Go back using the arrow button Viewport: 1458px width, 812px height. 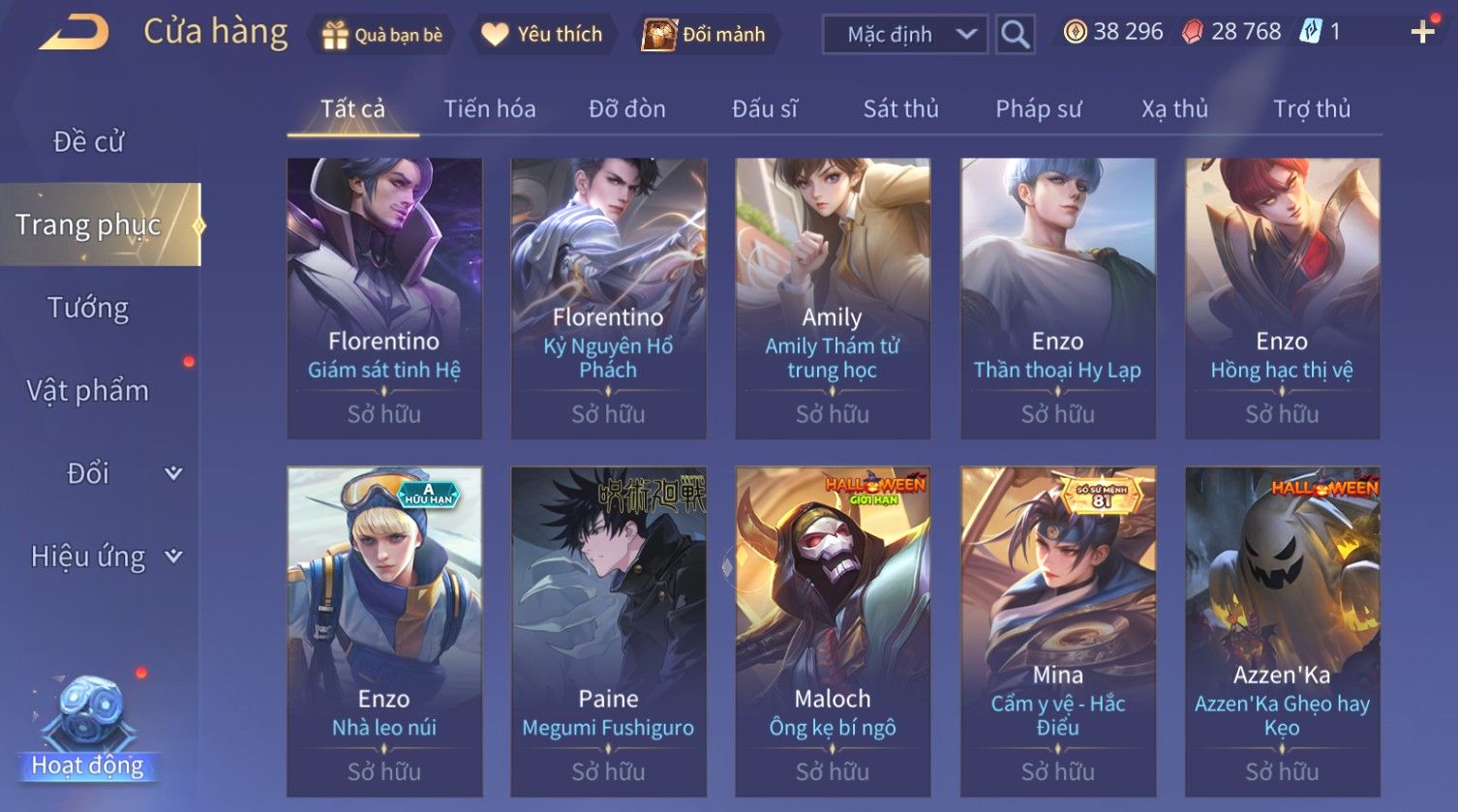[75, 34]
